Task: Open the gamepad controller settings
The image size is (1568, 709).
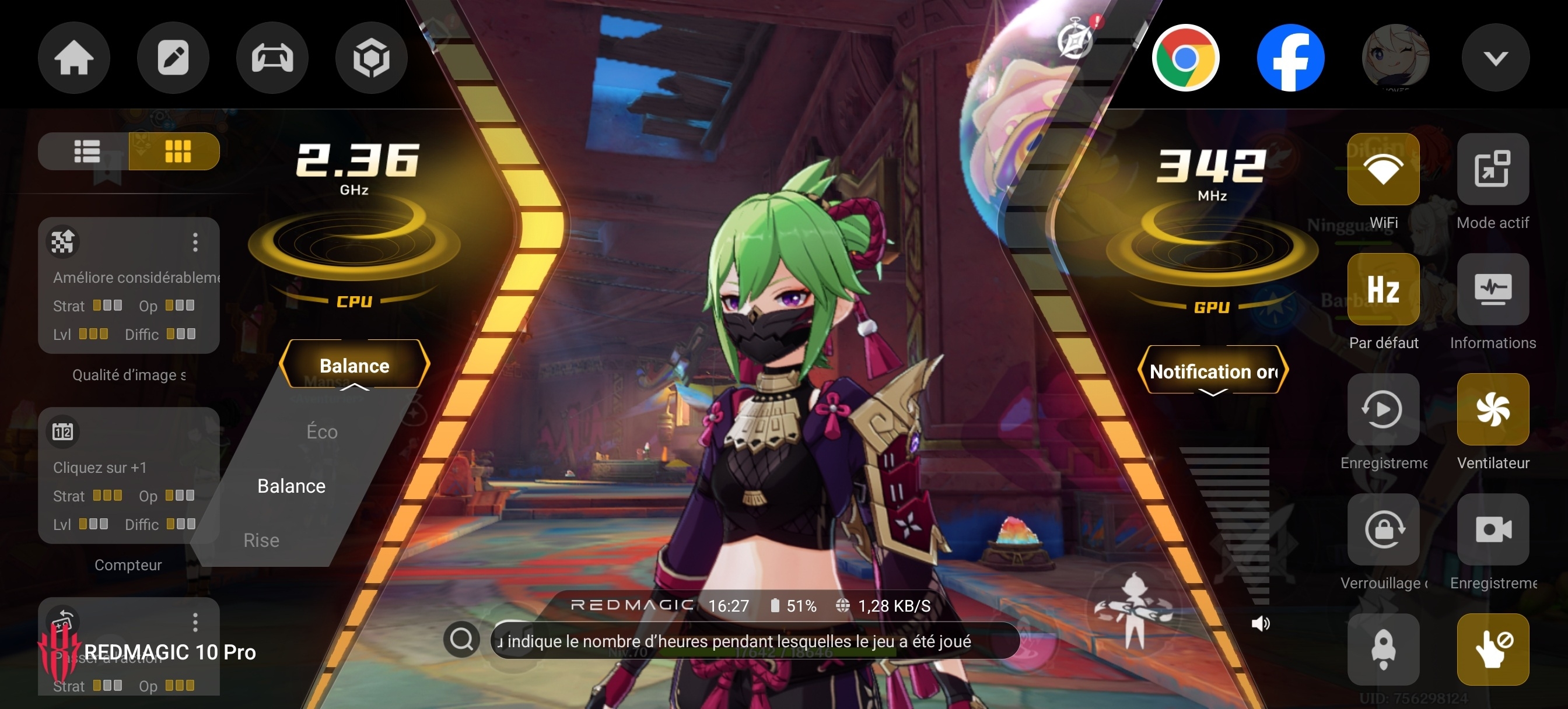Action: [272, 58]
